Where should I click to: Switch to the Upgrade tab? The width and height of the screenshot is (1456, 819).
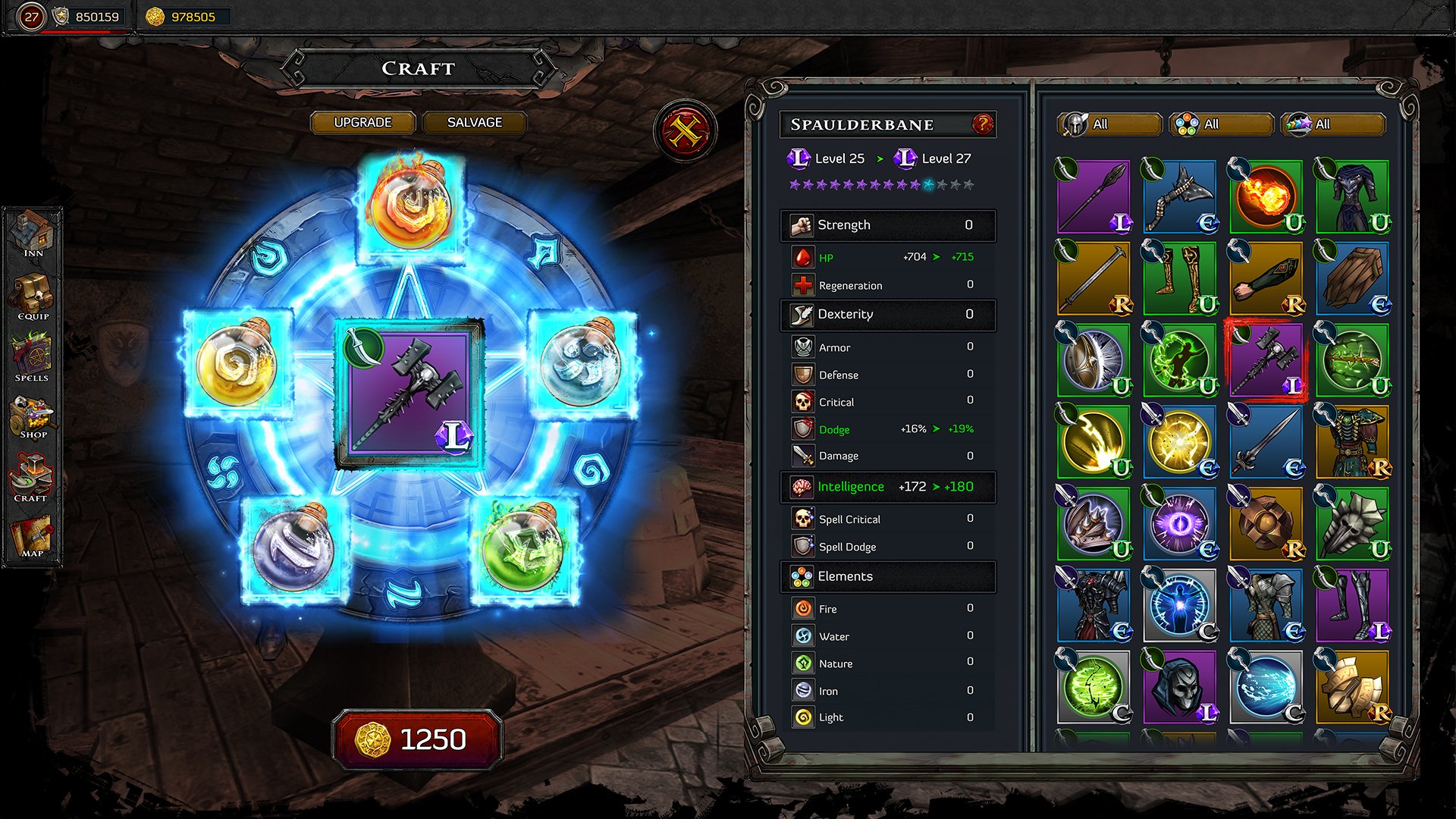(x=362, y=122)
